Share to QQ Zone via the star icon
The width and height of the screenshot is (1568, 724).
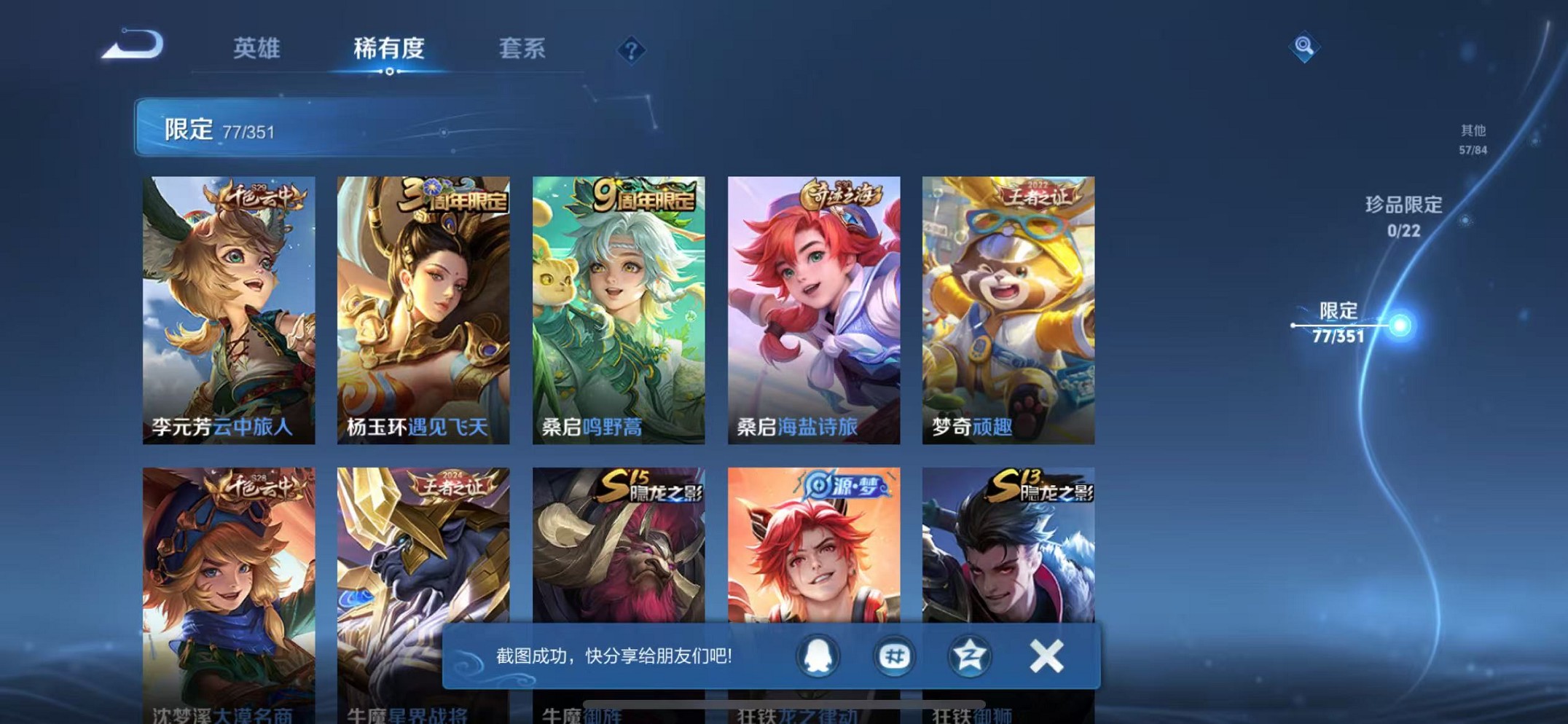[969, 655]
